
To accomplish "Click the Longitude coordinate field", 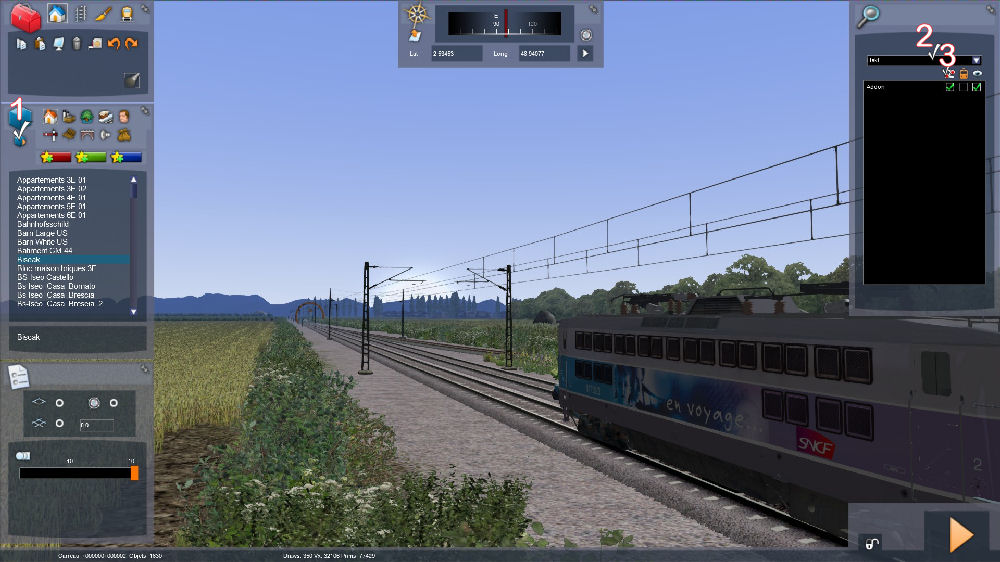I will pos(544,53).
